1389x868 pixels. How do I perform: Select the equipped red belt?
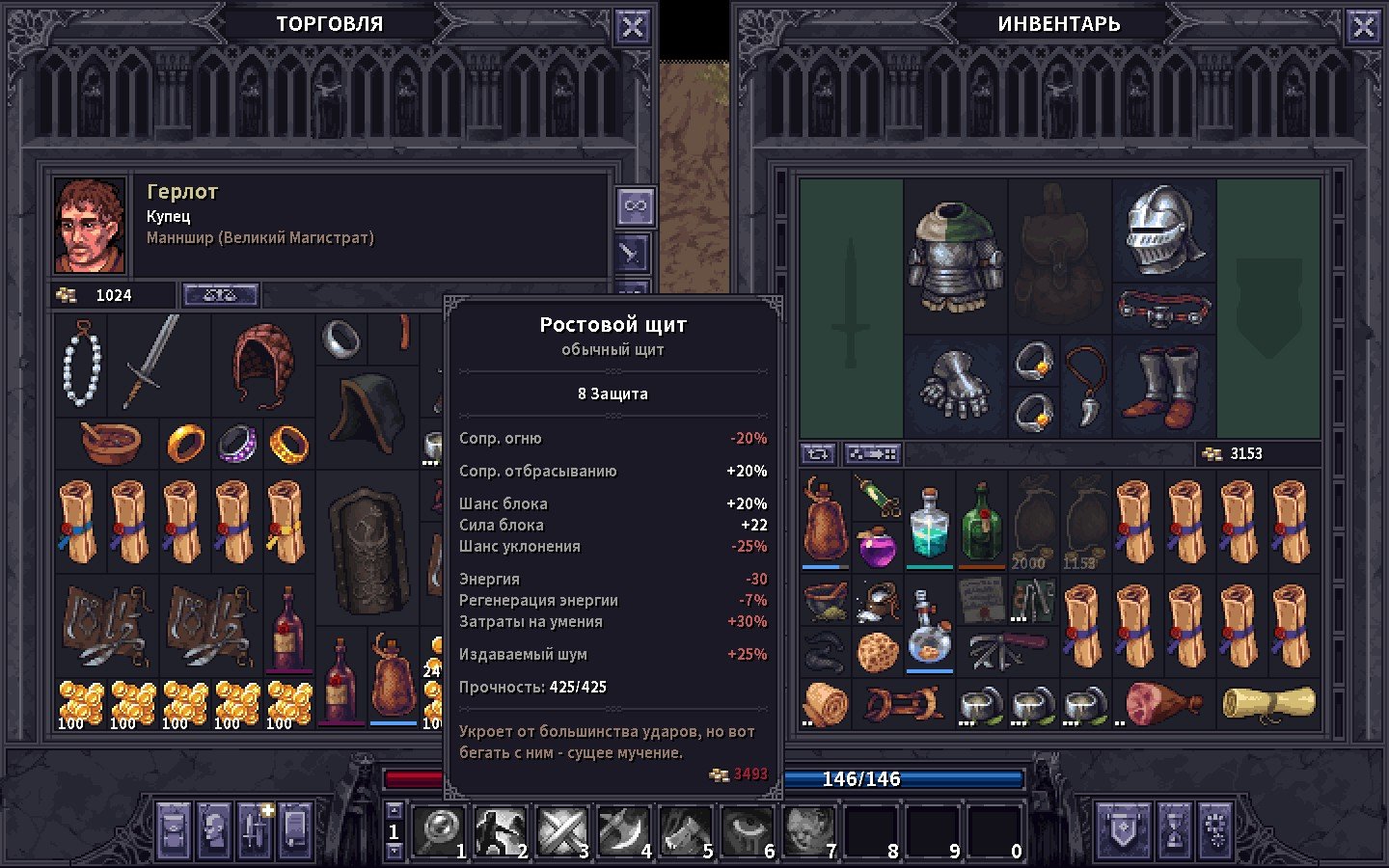(1164, 309)
